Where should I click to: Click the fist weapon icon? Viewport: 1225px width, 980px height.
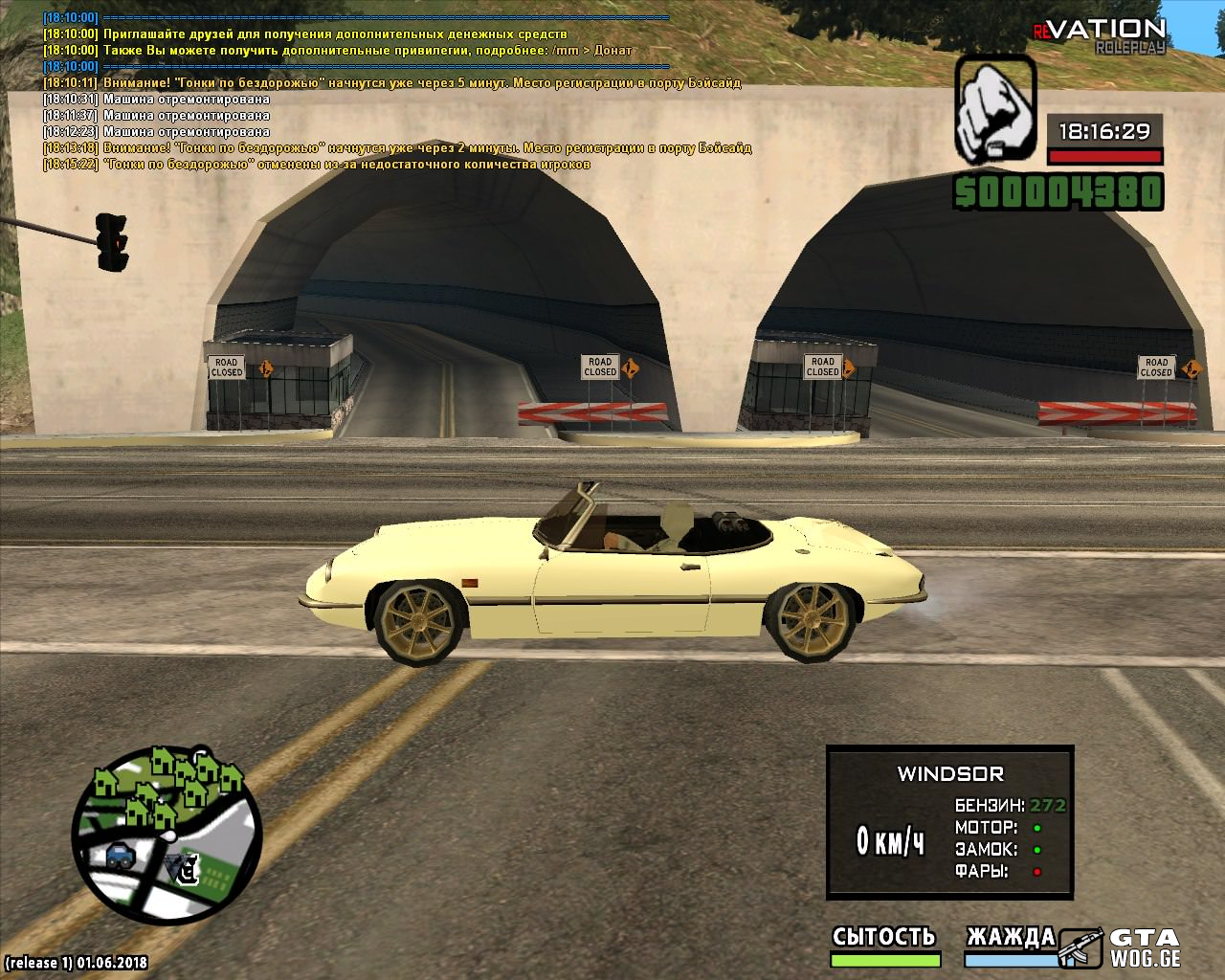tap(995, 108)
